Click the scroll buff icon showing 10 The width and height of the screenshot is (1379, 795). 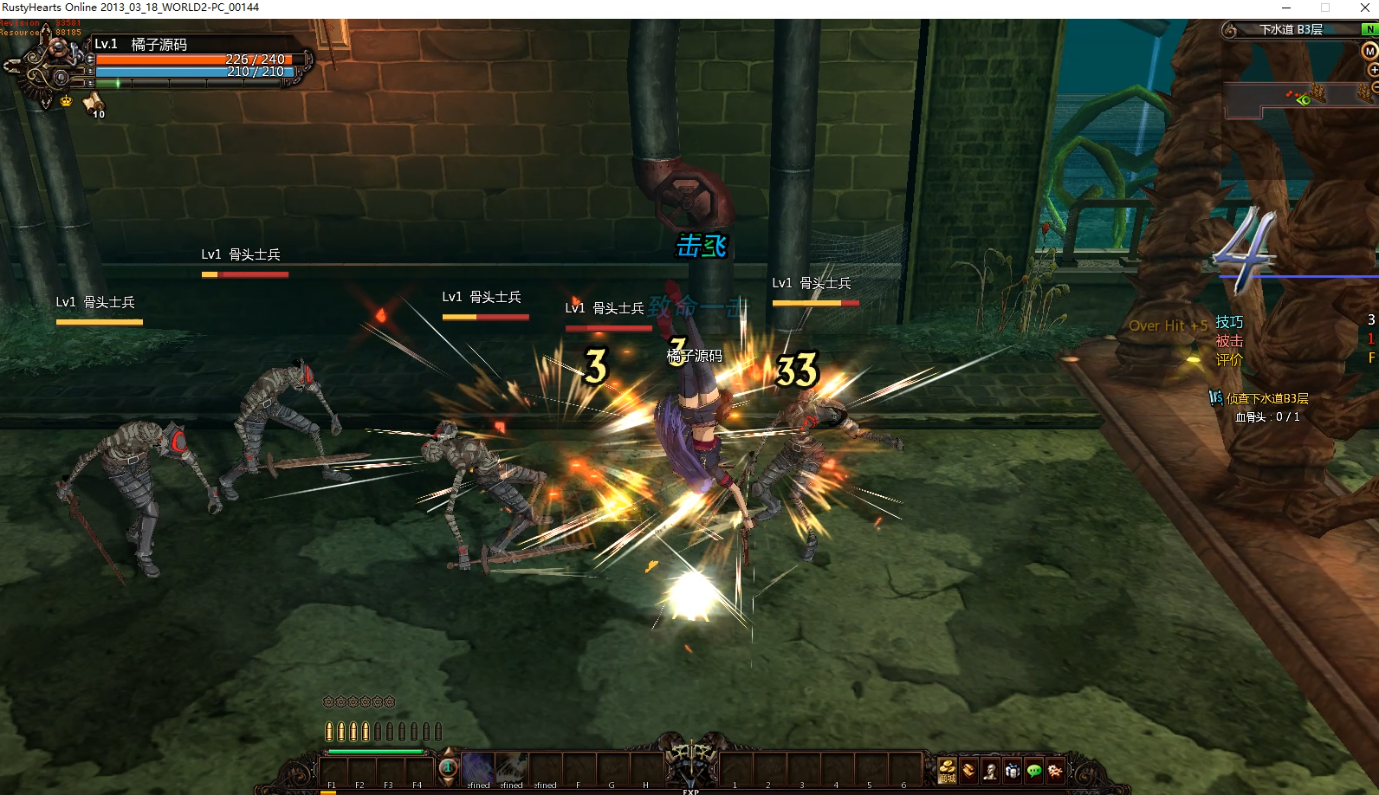point(93,102)
